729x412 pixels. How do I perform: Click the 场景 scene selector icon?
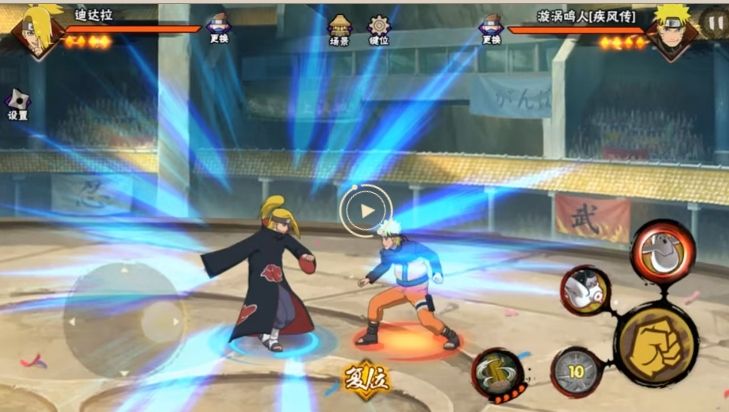(341, 28)
